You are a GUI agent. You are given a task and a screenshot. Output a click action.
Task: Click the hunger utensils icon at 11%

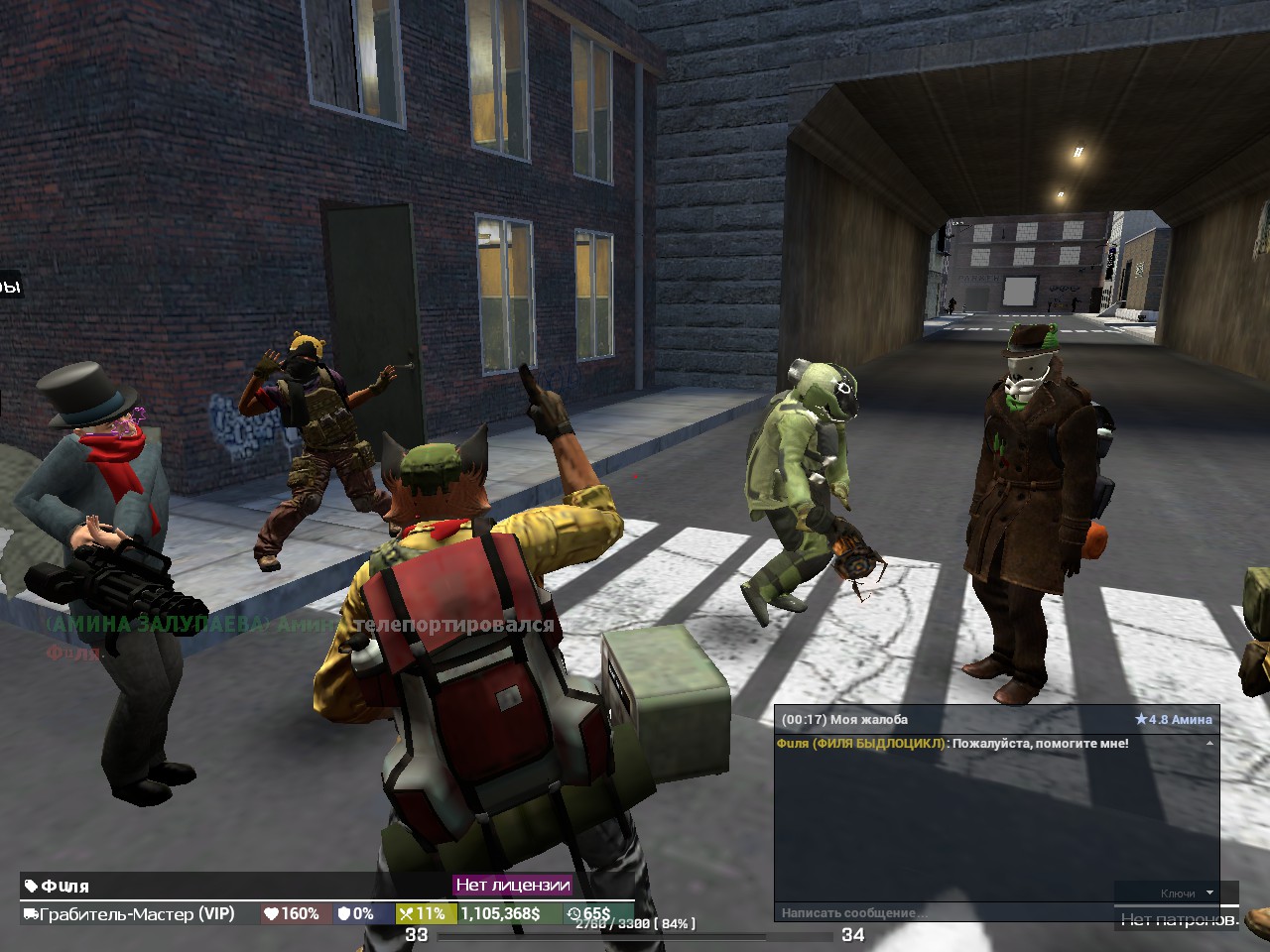pyautogui.click(x=406, y=912)
